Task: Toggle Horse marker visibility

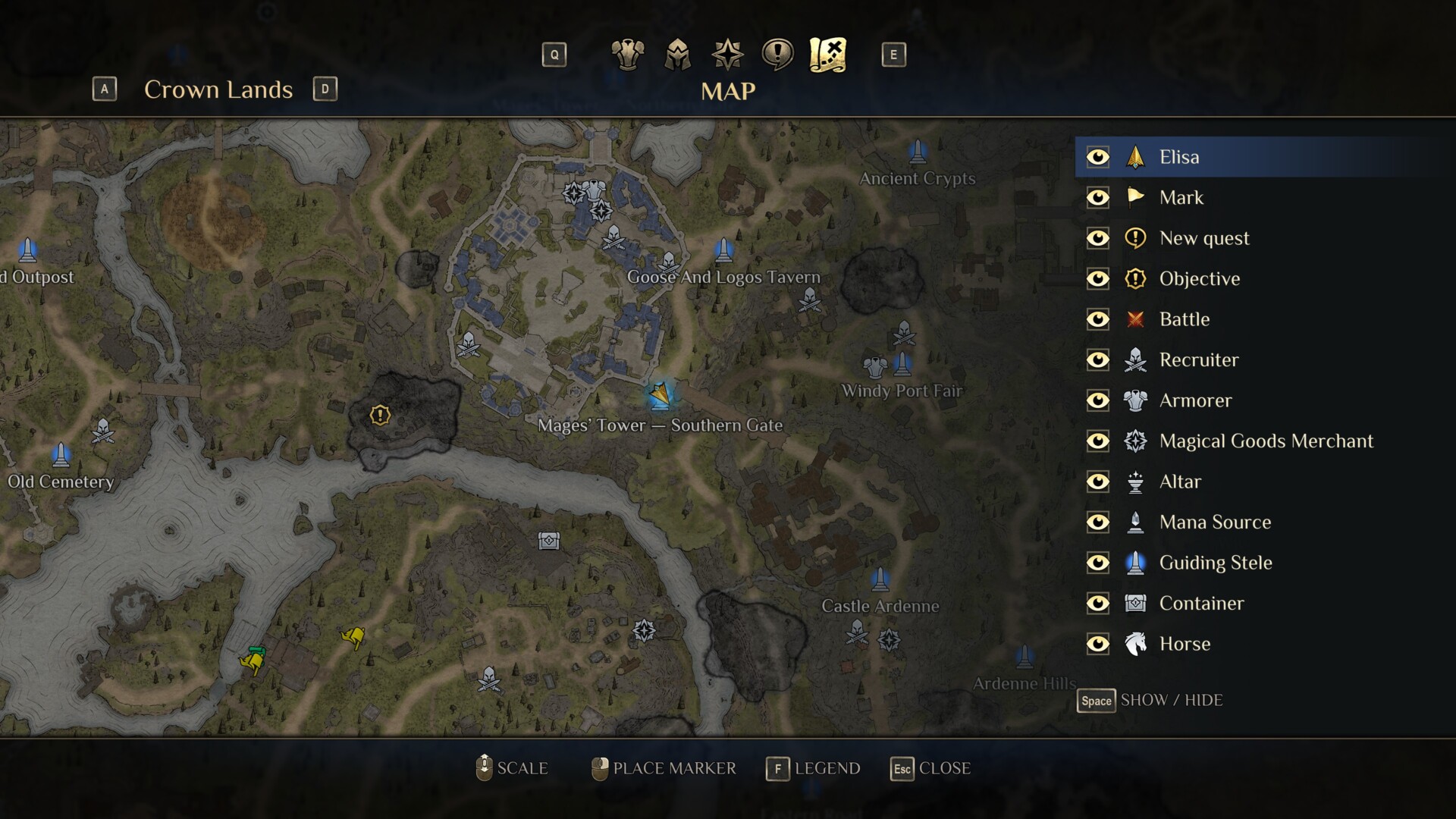Action: tap(1097, 644)
